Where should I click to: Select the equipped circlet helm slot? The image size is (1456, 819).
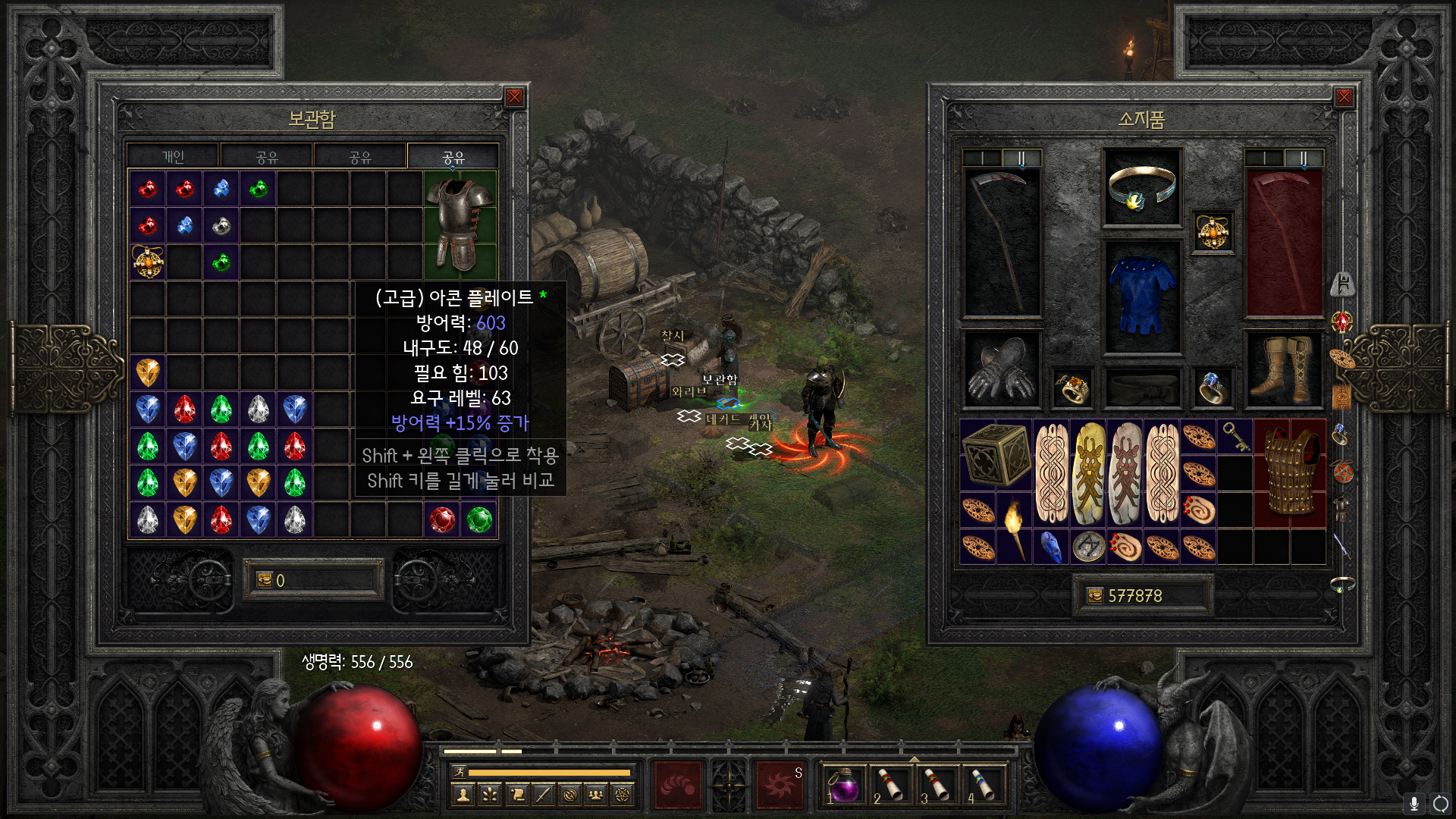(1142, 187)
